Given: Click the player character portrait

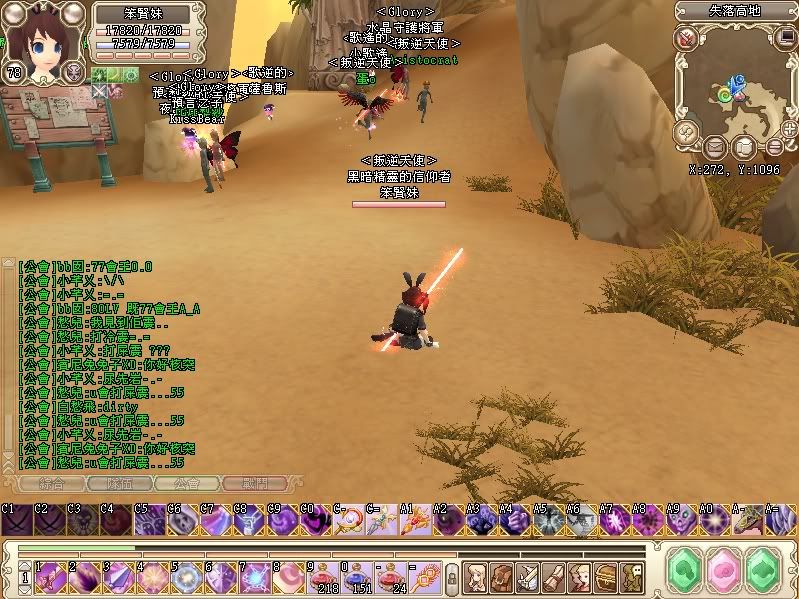Looking at the screenshot, I should tap(45, 37).
